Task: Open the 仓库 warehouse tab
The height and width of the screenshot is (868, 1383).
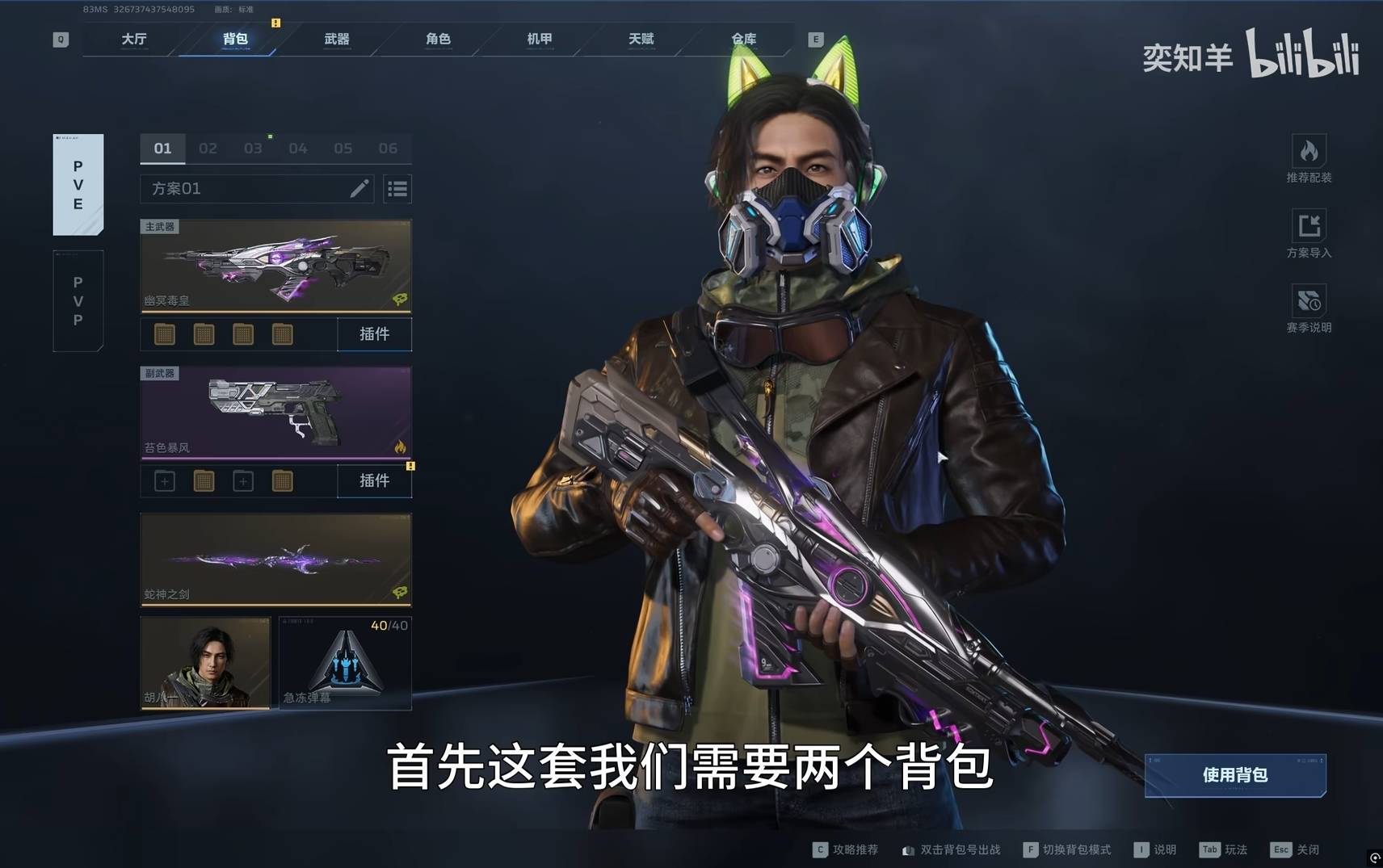Action: pyautogui.click(x=743, y=39)
